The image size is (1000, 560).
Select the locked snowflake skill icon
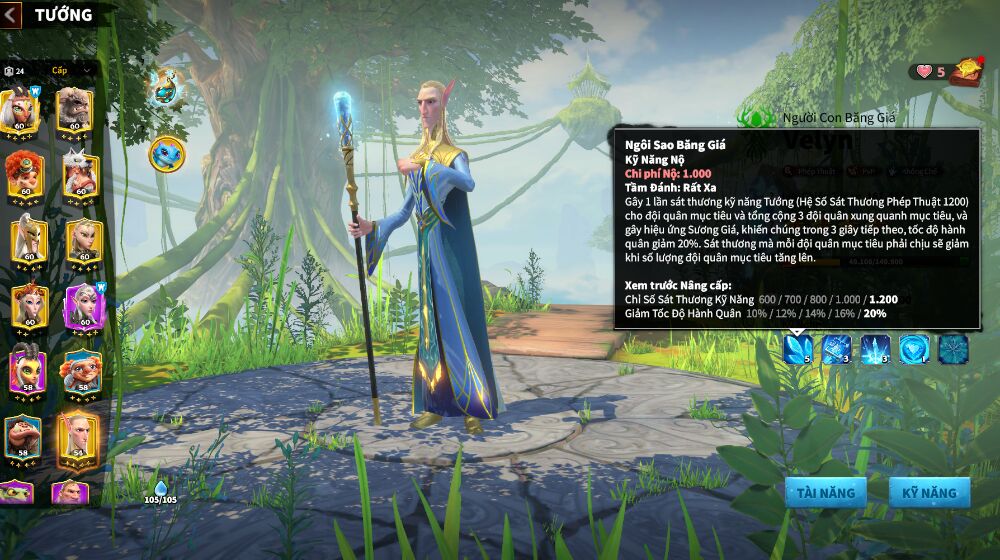tap(953, 348)
